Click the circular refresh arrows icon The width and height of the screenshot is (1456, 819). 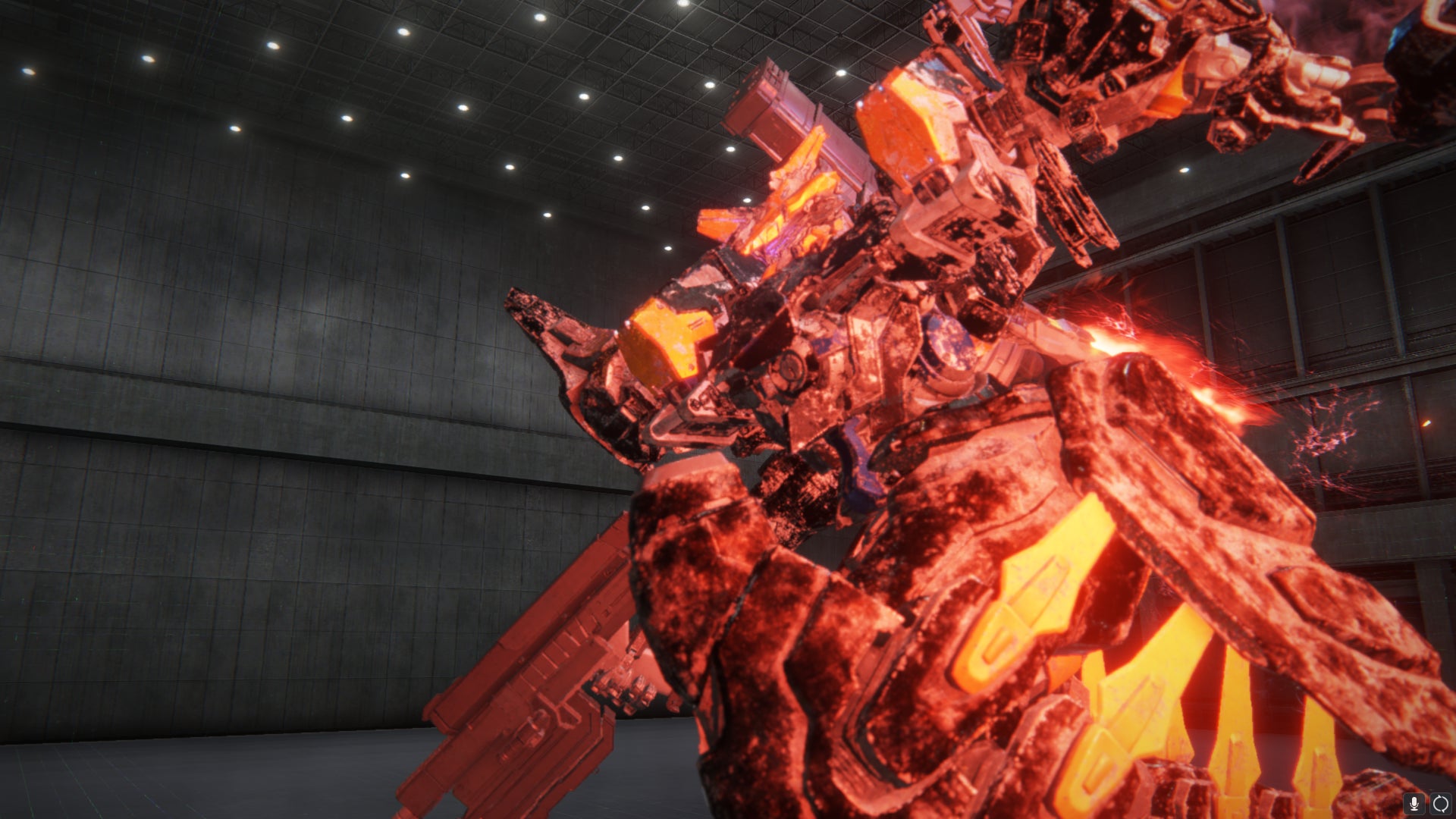(1440, 804)
